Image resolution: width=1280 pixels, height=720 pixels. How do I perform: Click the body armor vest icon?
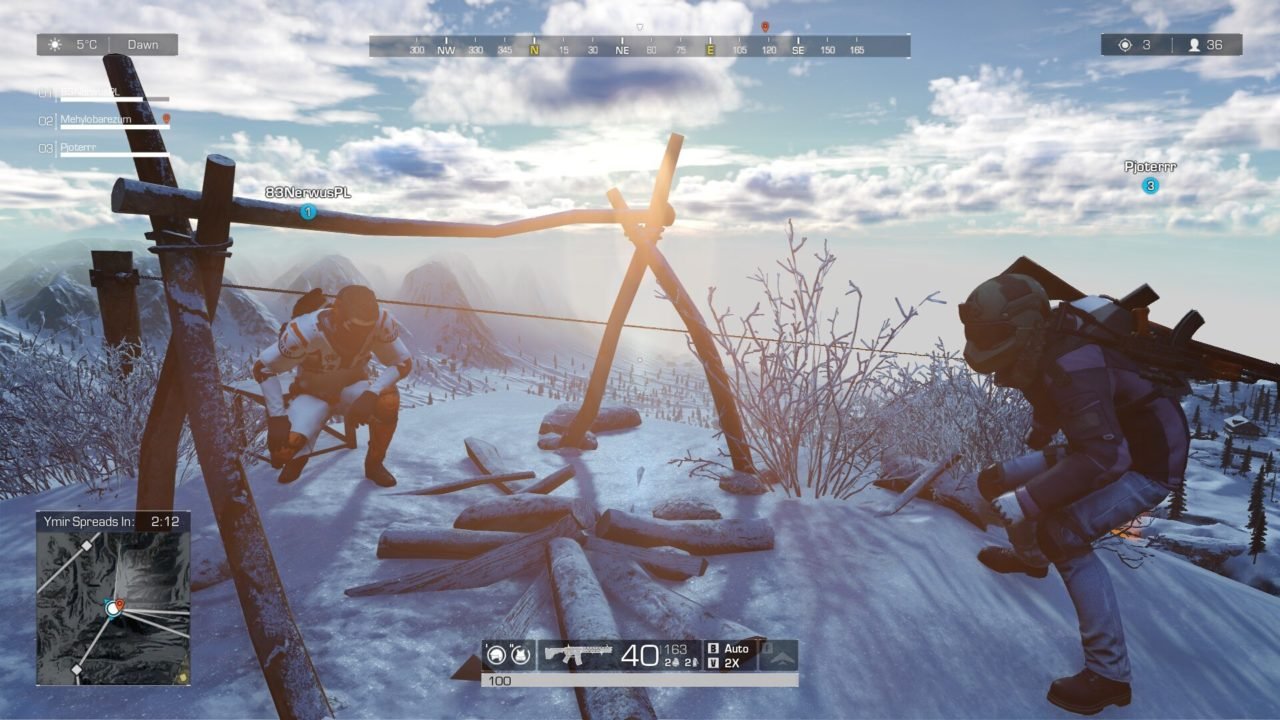coord(520,655)
